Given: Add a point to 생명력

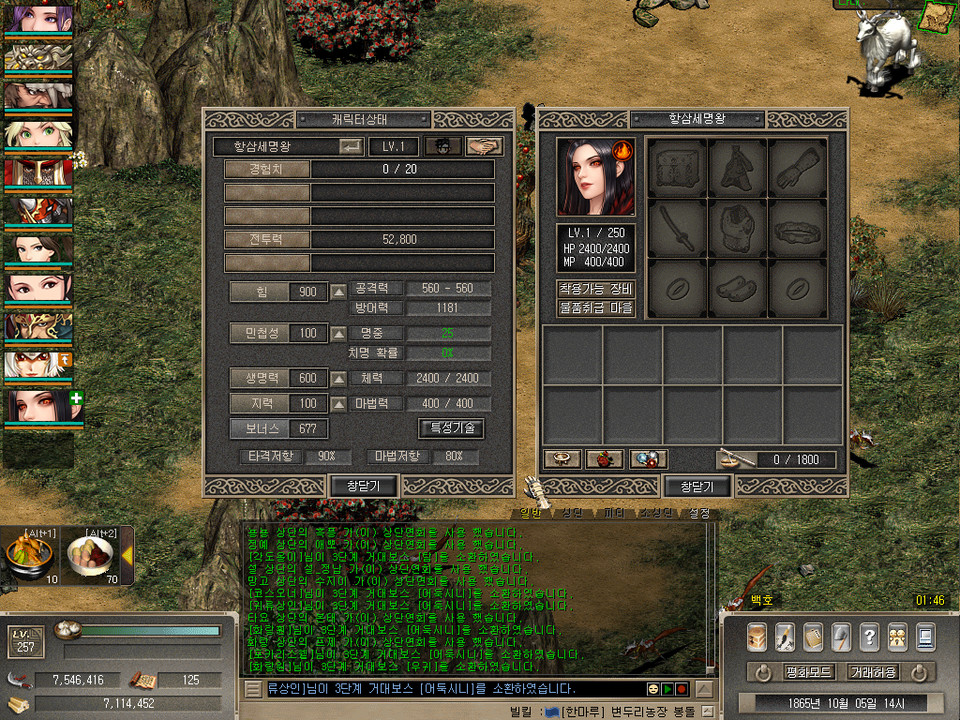Looking at the screenshot, I should (339, 379).
